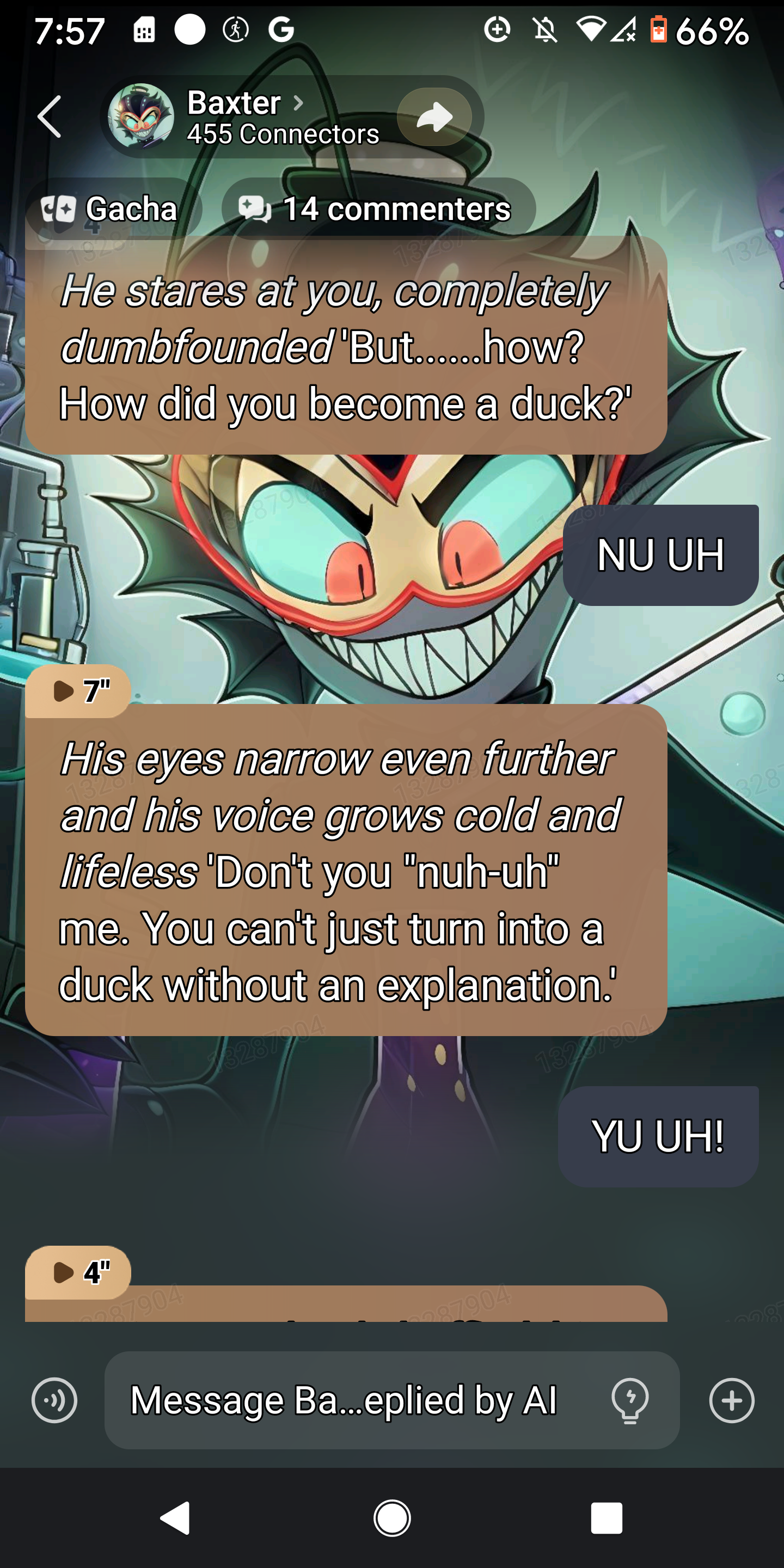Tap the lightbulb suggestion icon
Screen dimensions: 784x1568
coord(629,1400)
